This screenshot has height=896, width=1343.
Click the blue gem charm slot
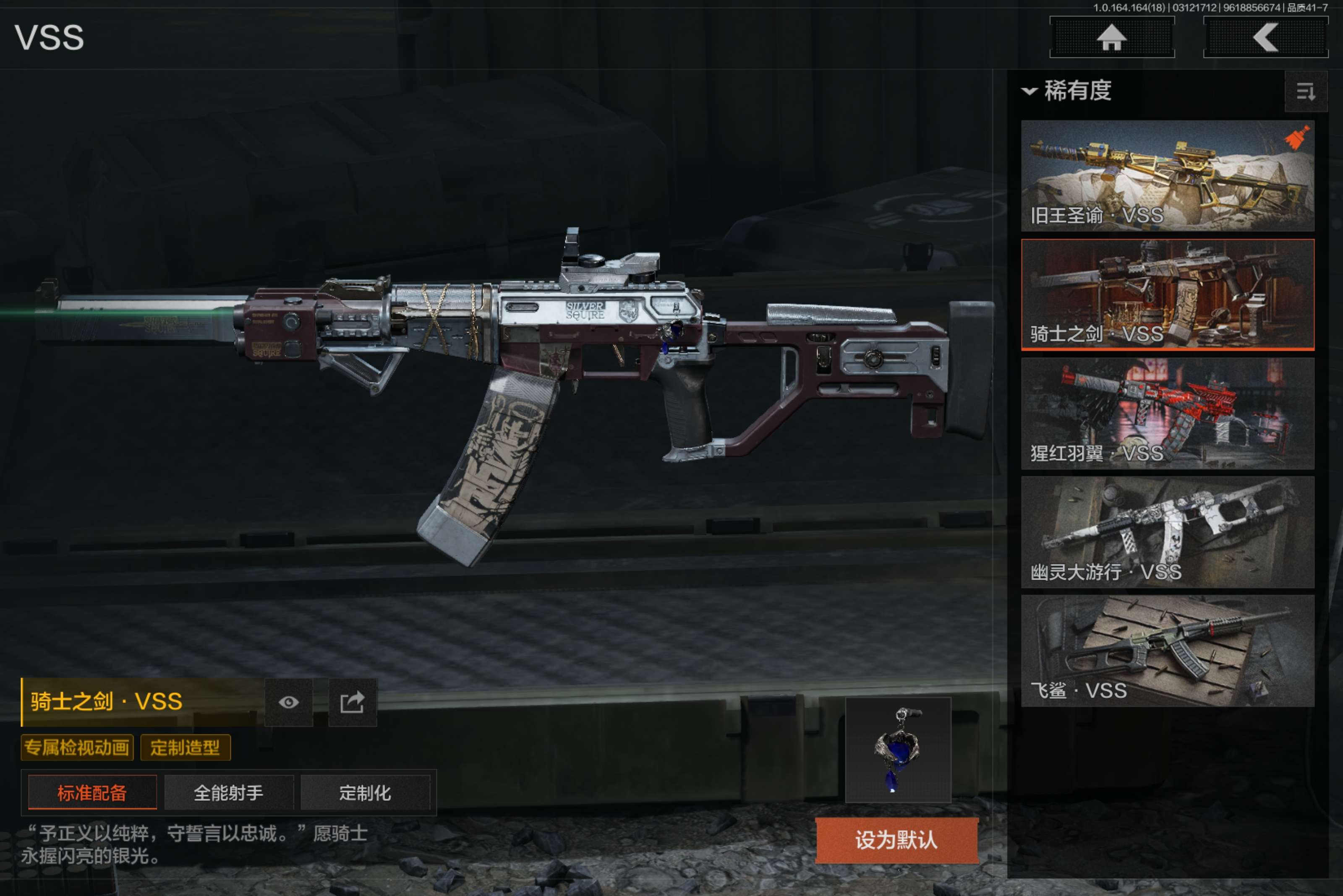coord(898,749)
